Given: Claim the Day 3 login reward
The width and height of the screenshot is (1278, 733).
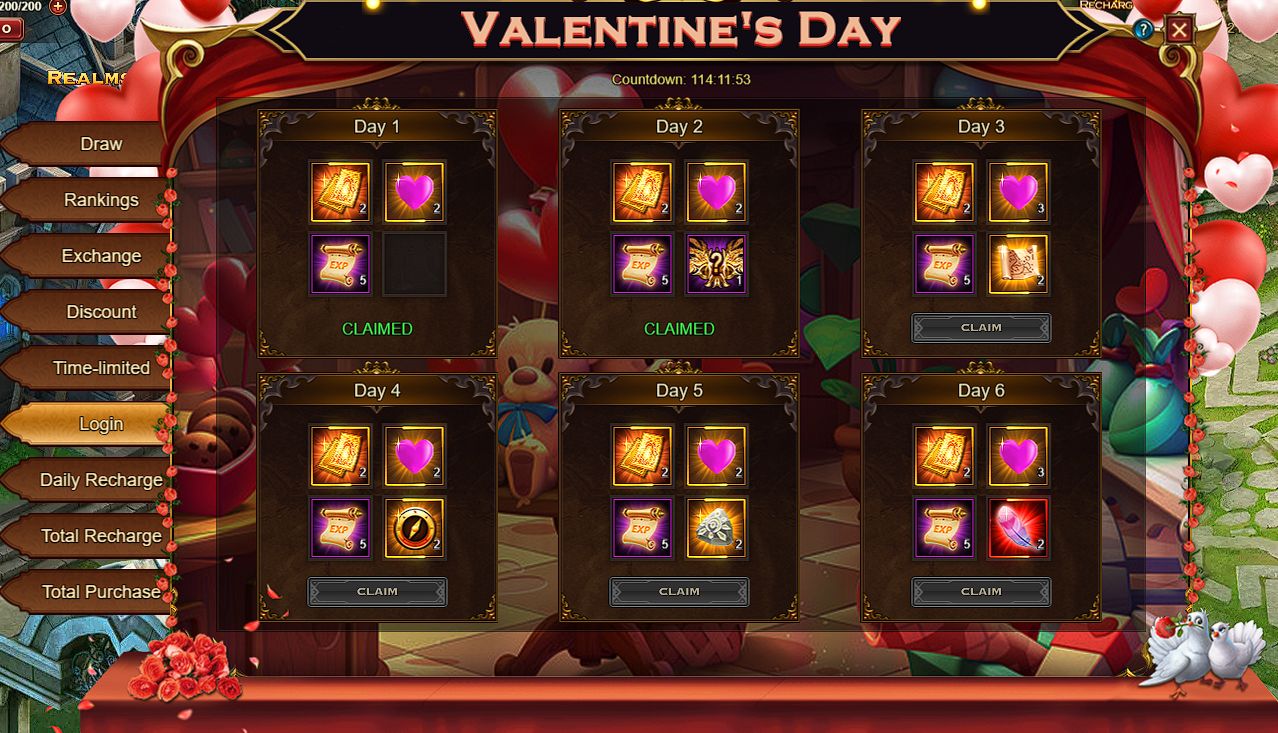Looking at the screenshot, I should coord(981,328).
